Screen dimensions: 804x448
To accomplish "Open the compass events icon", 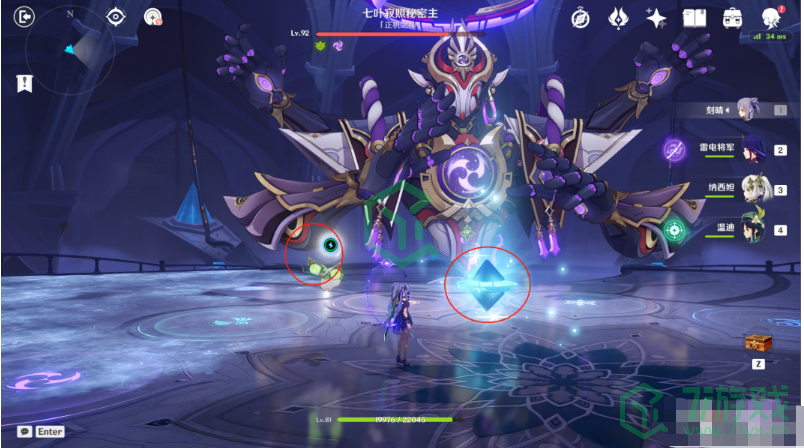I will 582,17.
